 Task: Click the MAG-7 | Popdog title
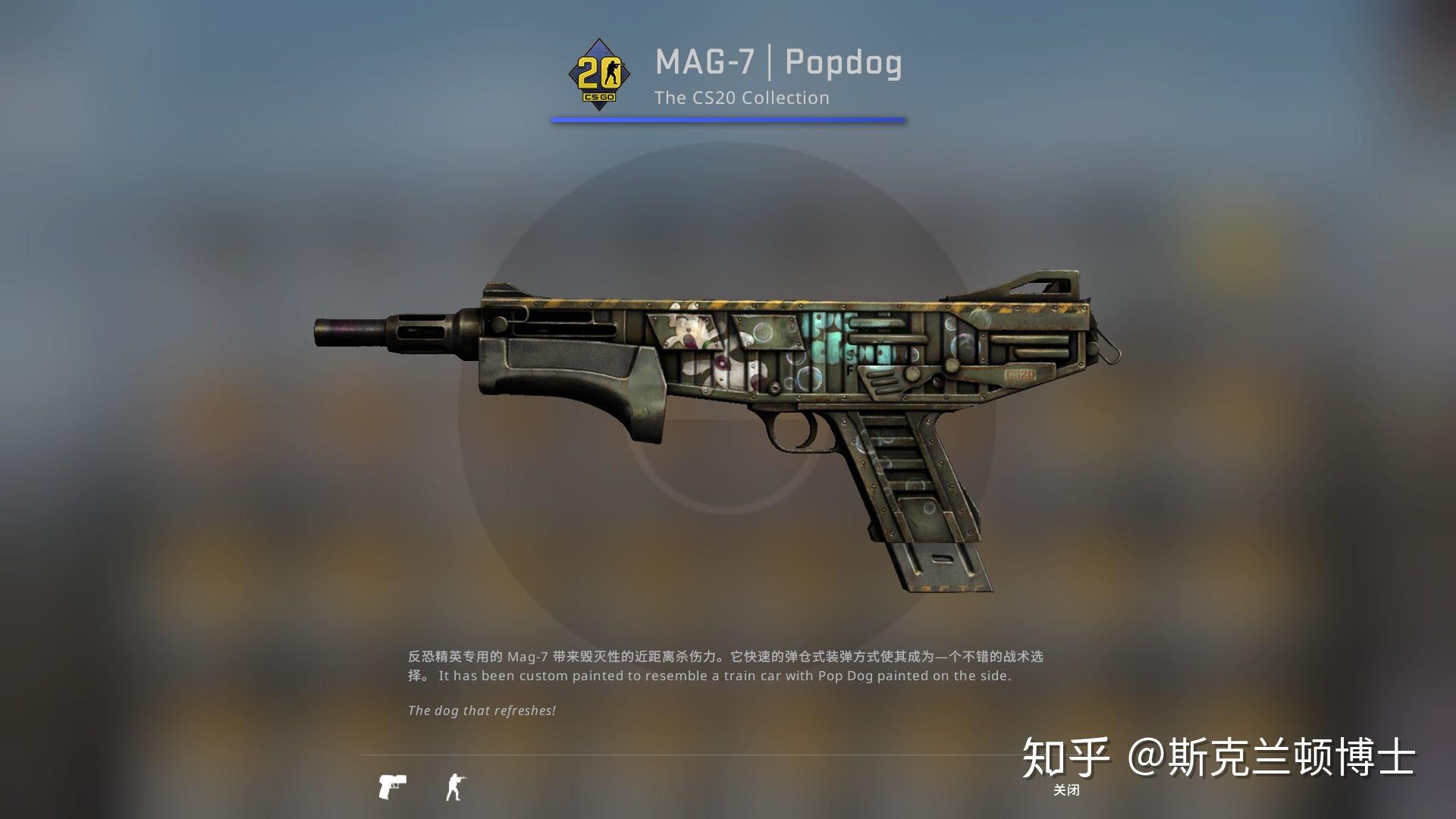(x=777, y=64)
